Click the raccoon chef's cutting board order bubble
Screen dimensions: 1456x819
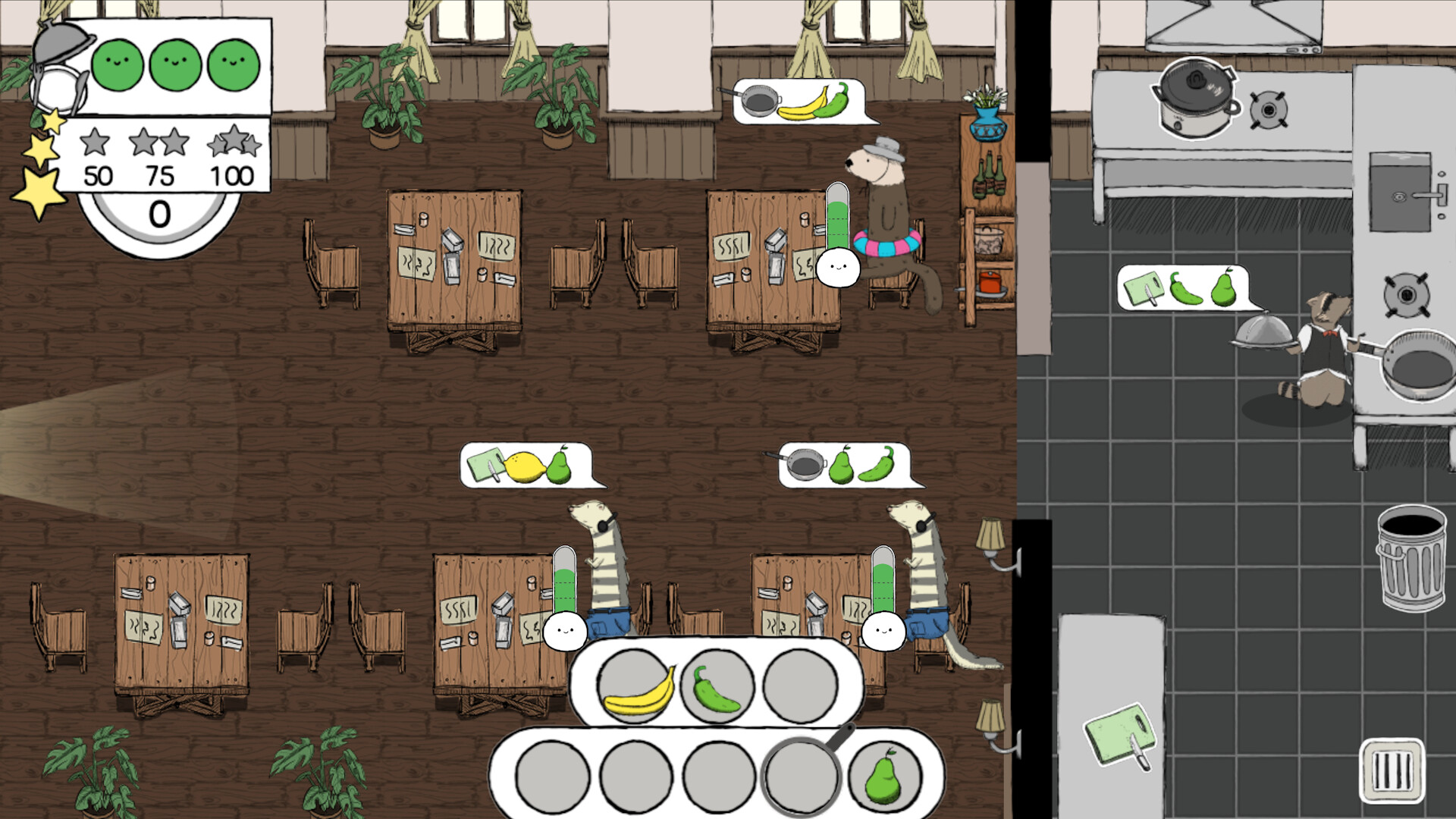click(1183, 287)
